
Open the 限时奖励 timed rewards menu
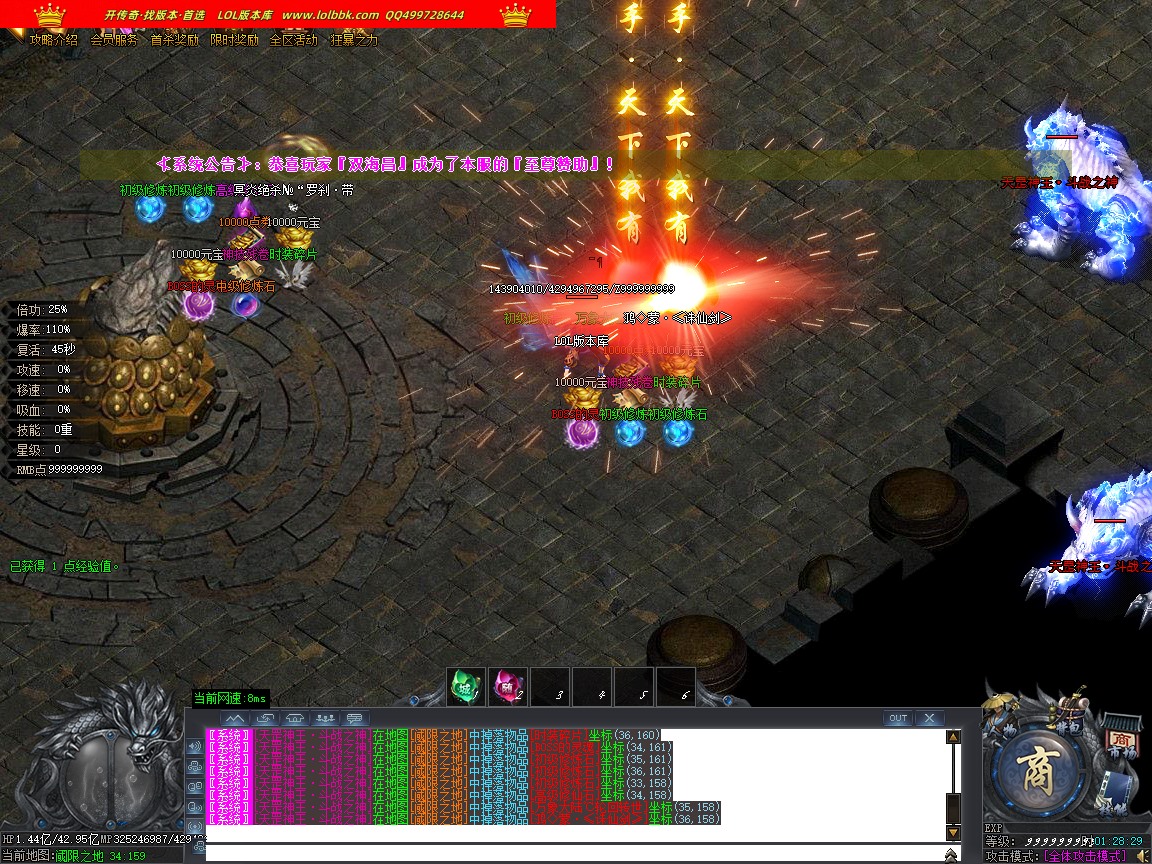[234, 41]
